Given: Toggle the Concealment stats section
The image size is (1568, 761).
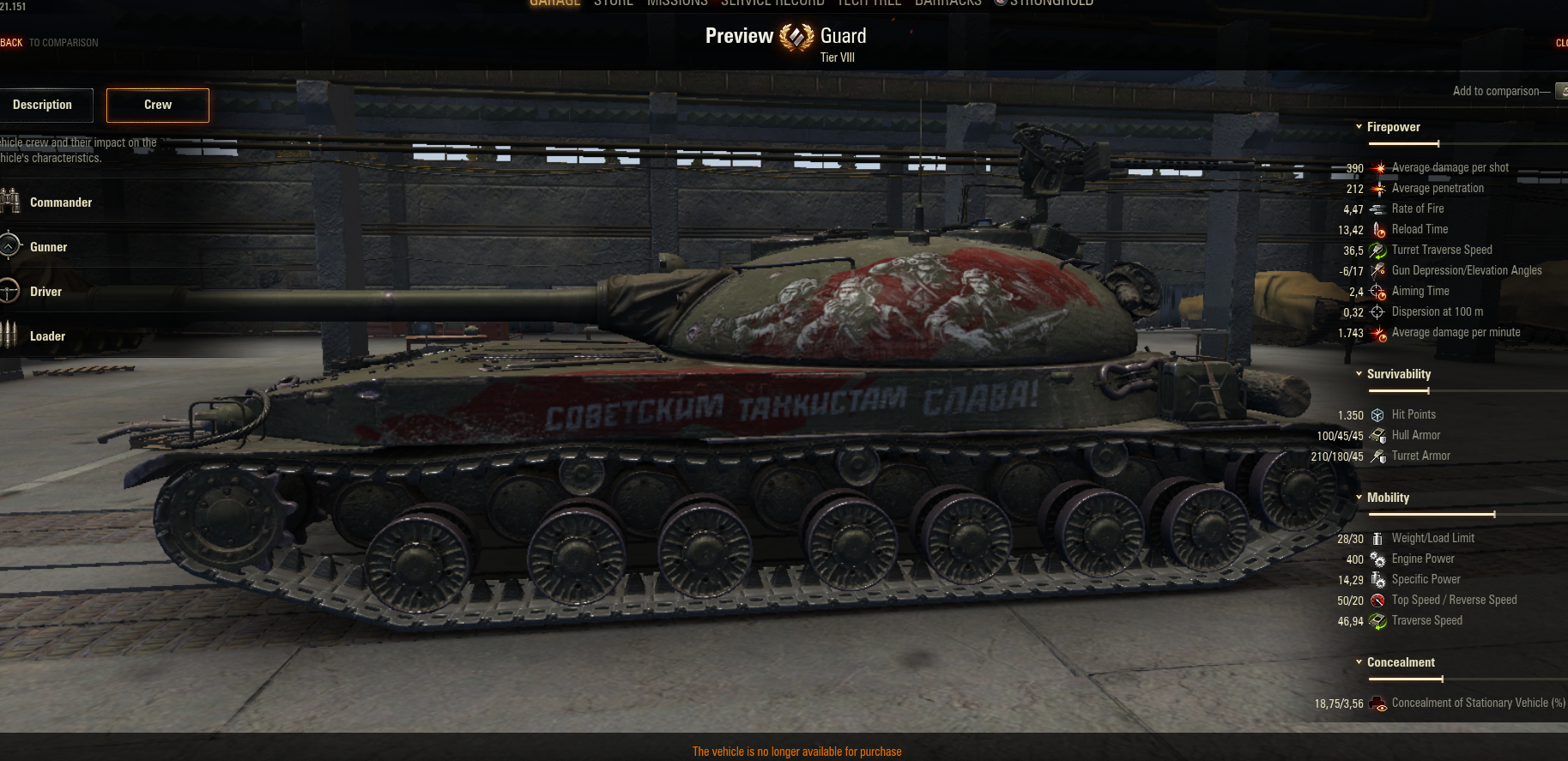Looking at the screenshot, I should pos(1394,662).
